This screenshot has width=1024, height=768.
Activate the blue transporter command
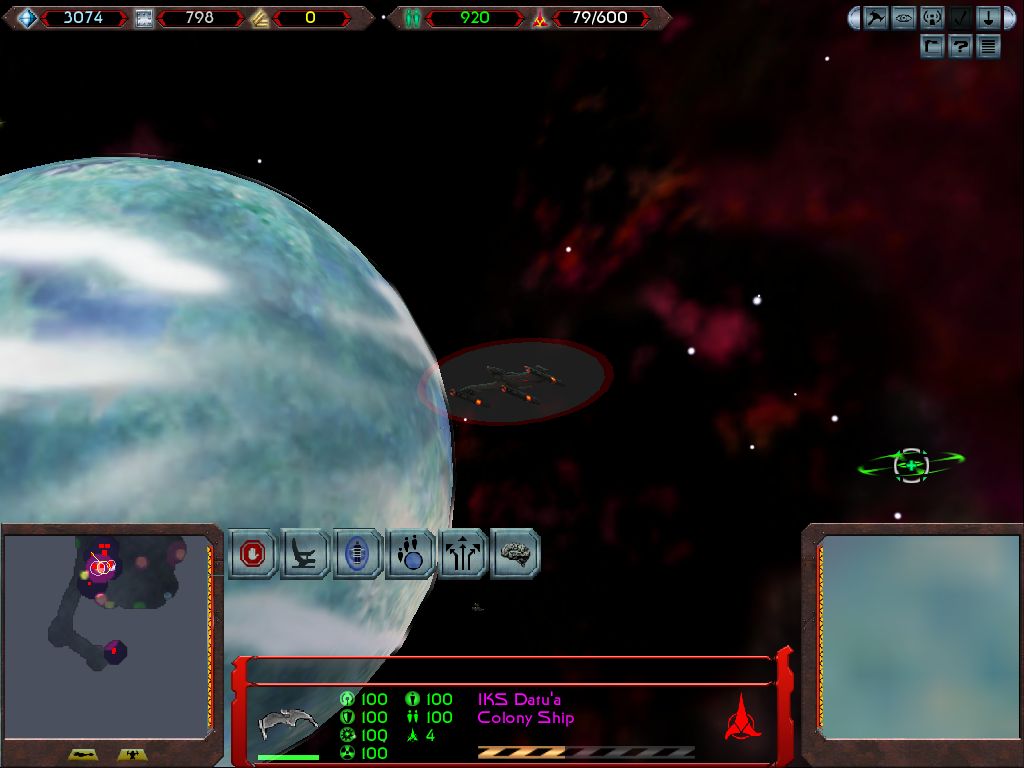point(358,554)
